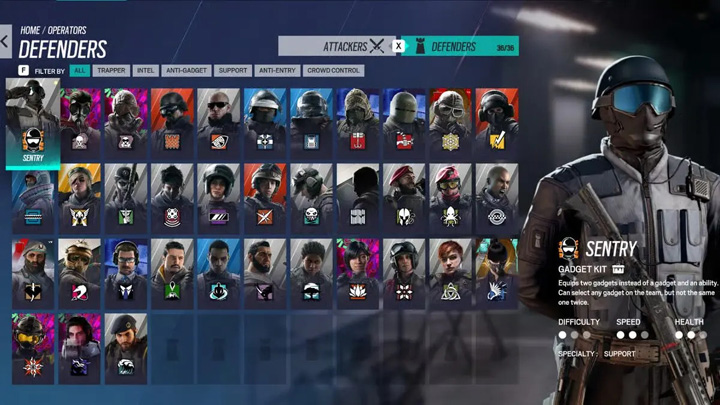This screenshot has width=720, height=405.
Task: Filter operators by Intel
Action: click(x=145, y=71)
